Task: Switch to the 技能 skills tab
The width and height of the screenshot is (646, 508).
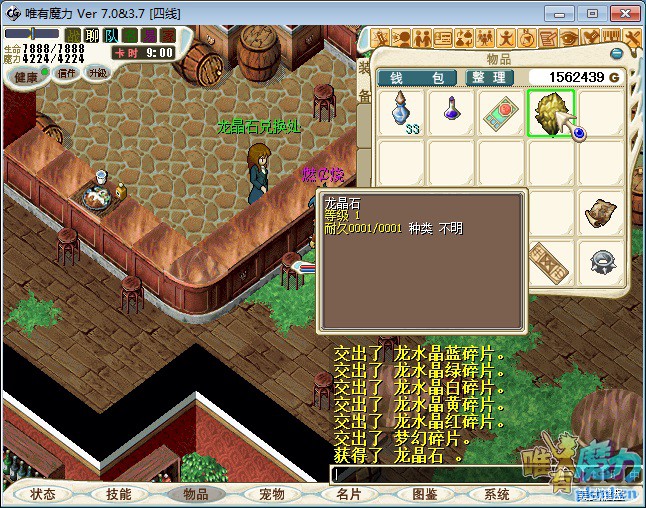Action: pos(119,494)
